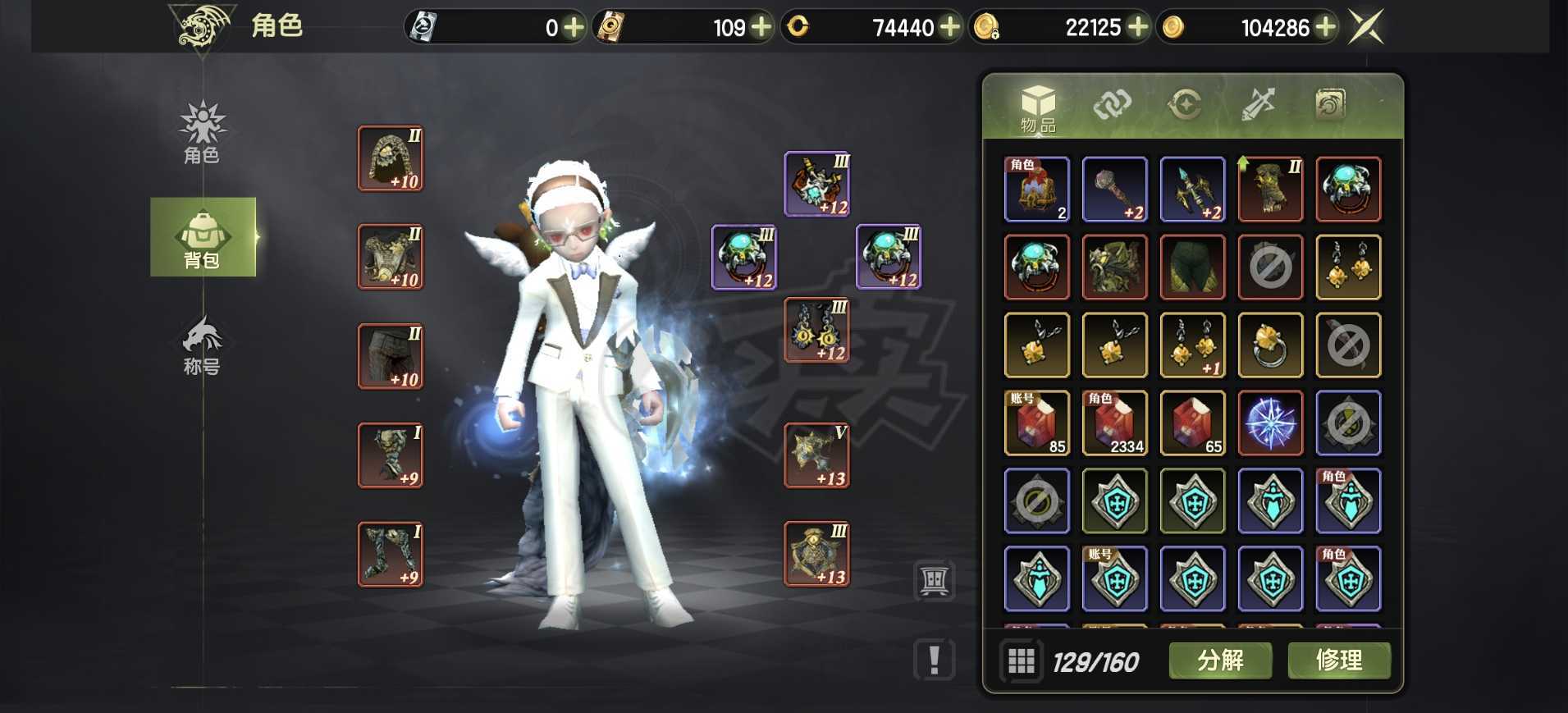Select the equipped +10 helmet slot
The image size is (1568, 713).
[x=391, y=158]
